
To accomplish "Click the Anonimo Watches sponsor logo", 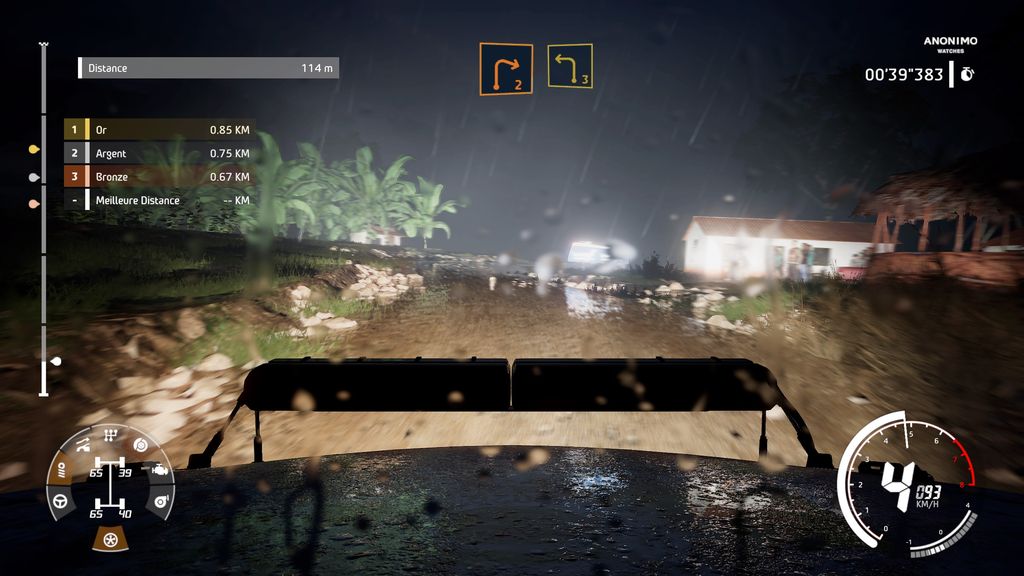I will [950, 44].
